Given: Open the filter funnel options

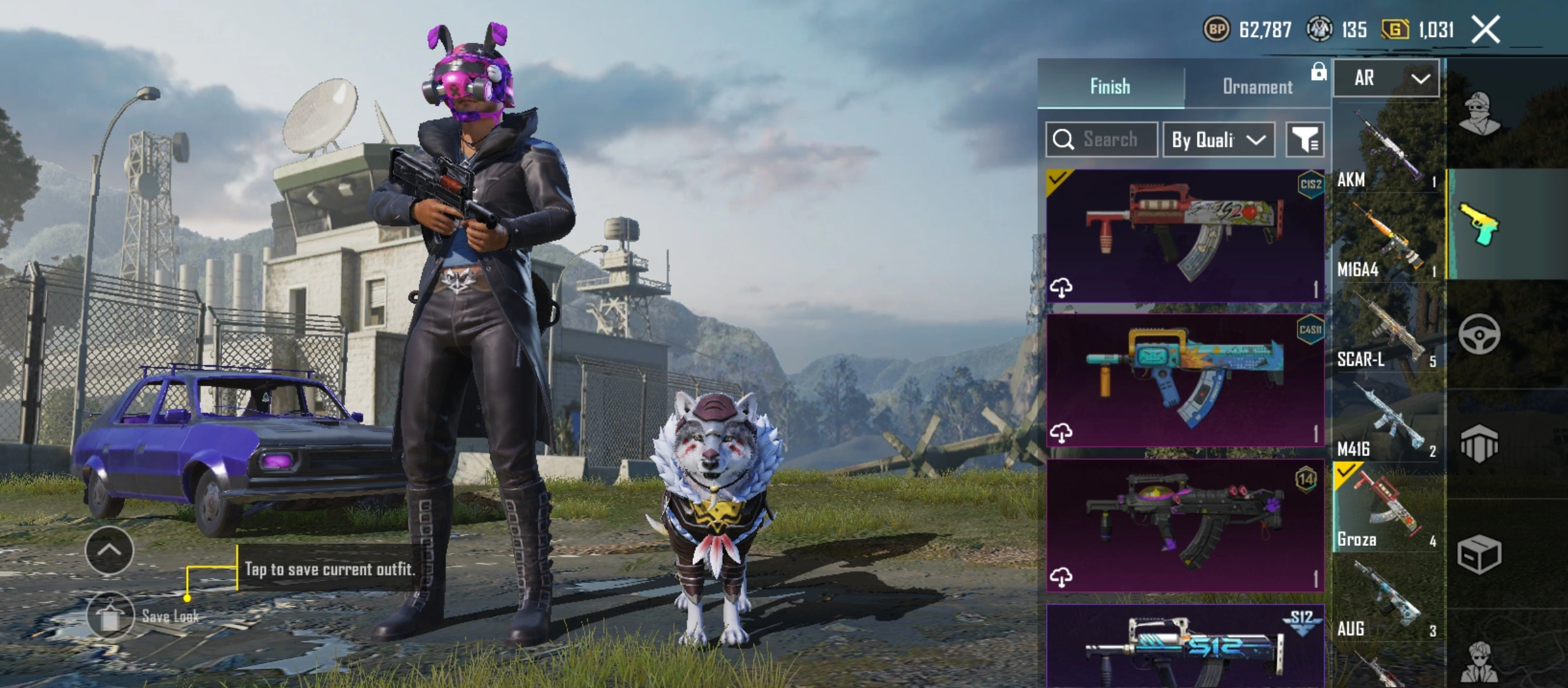Looking at the screenshot, I should [x=1305, y=140].
